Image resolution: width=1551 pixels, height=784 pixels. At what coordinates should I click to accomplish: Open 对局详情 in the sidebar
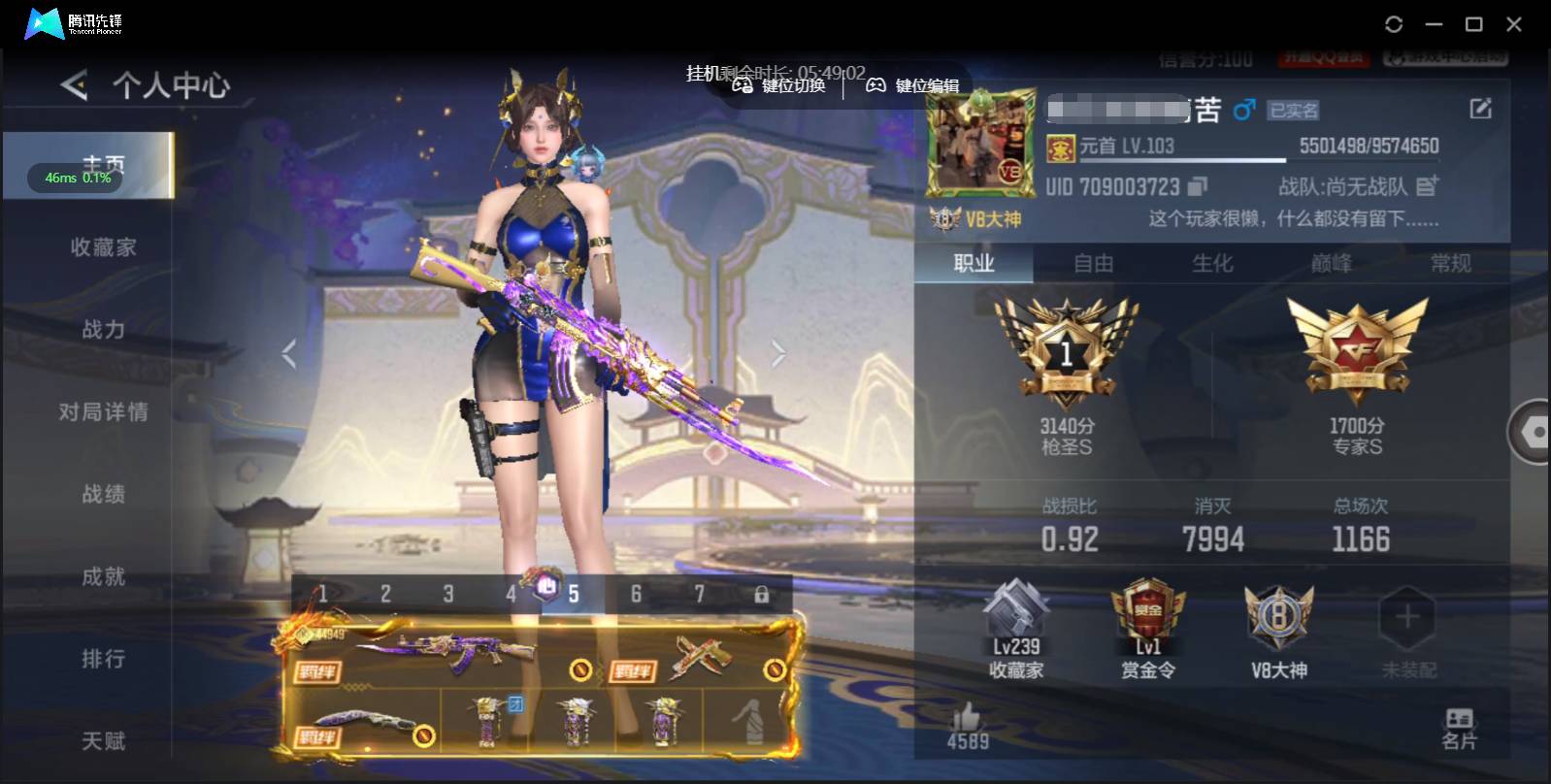(x=103, y=412)
